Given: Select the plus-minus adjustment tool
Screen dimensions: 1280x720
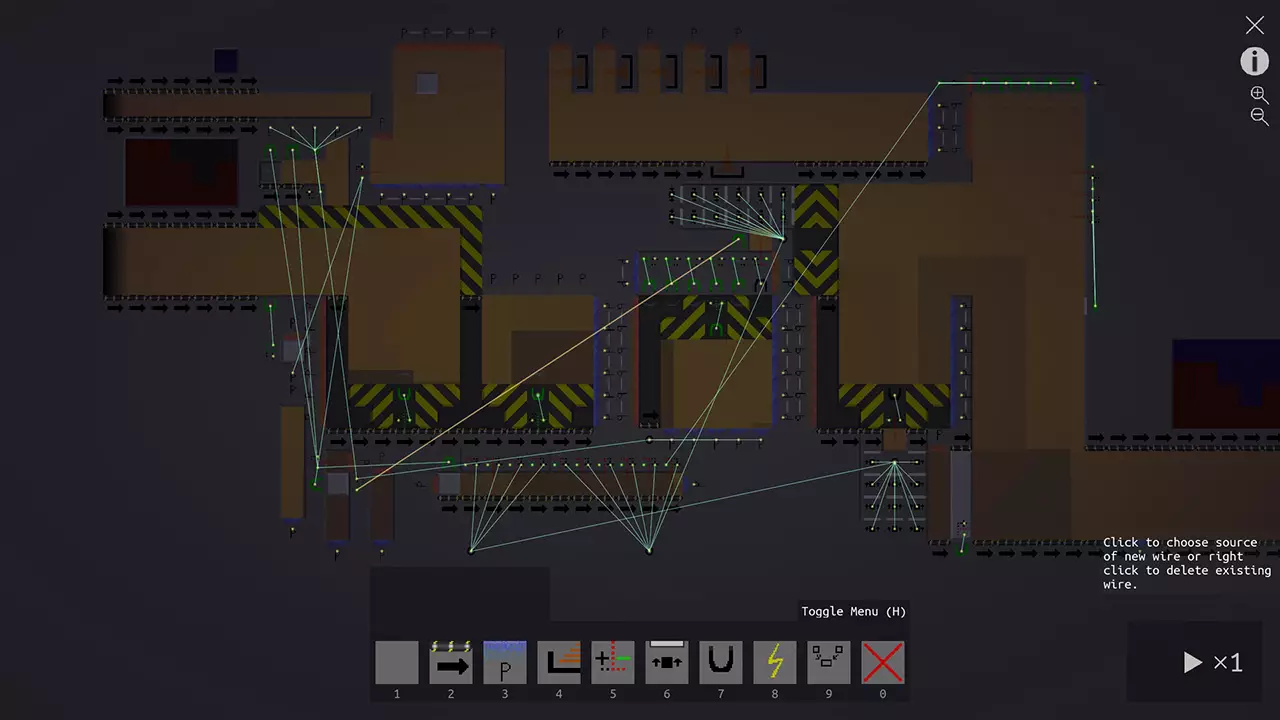Looking at the screenshot, I should pos(612,661).
